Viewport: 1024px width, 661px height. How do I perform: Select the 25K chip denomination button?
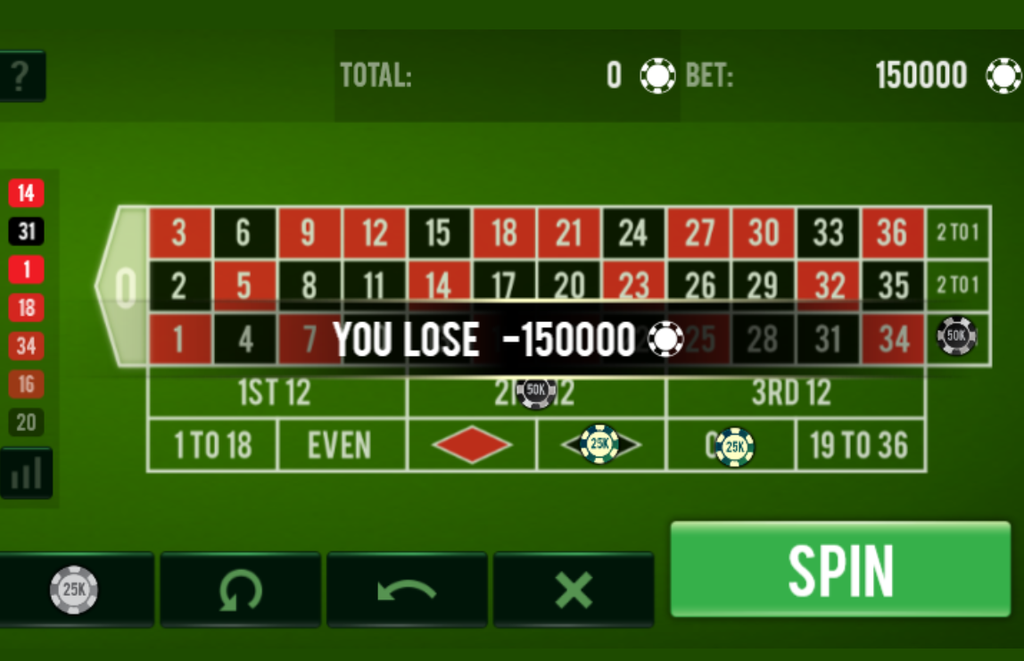75,589
